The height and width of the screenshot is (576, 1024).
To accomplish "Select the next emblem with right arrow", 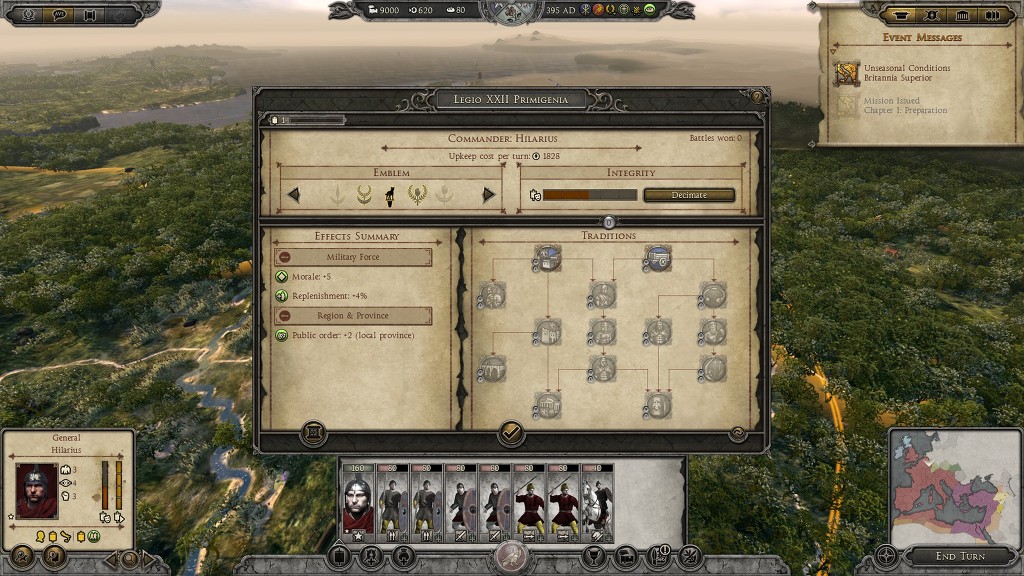I will click(489, 195).
